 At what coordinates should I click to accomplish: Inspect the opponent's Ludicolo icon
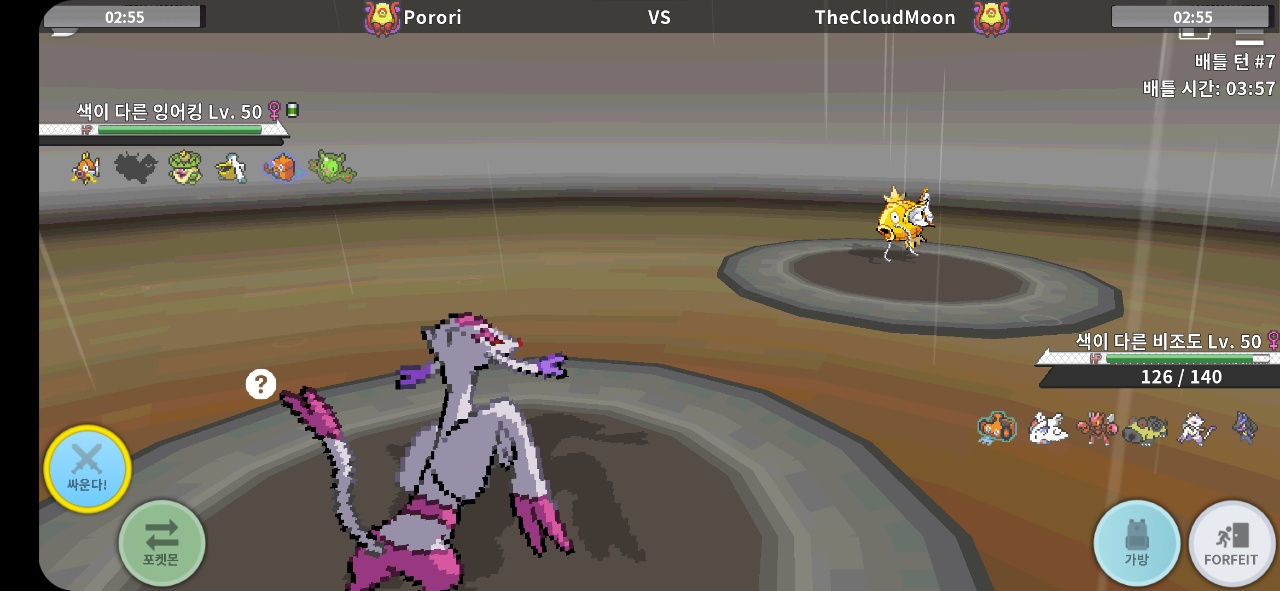[x=185, y=168]
